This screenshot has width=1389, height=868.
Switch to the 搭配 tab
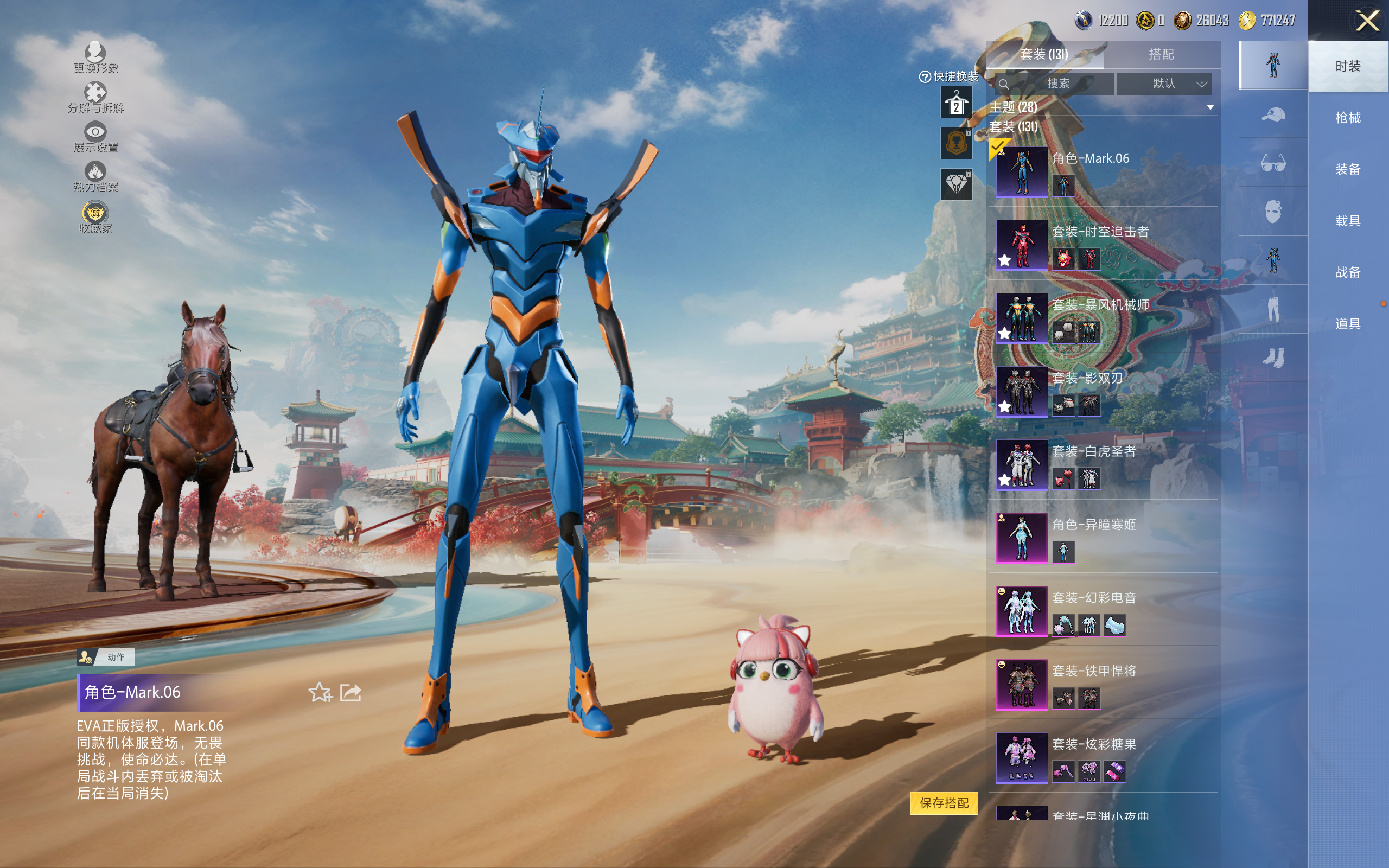pyautogui.click(x=1161, y=55)
